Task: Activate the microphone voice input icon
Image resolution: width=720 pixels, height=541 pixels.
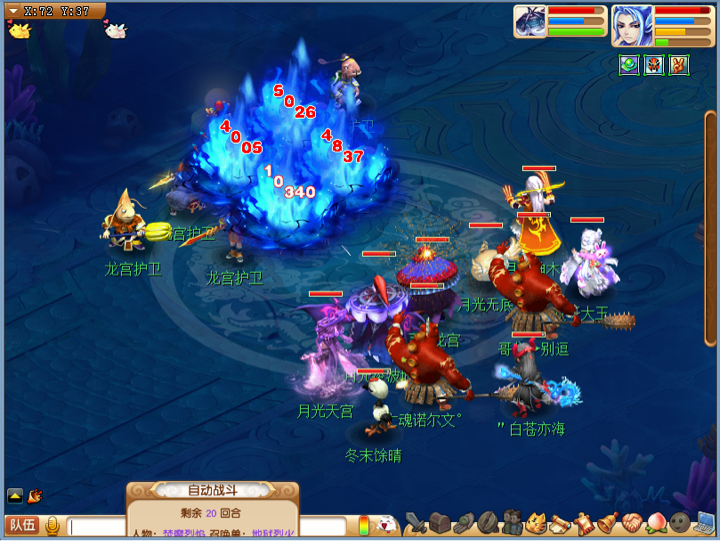Action: pos(51,526)
